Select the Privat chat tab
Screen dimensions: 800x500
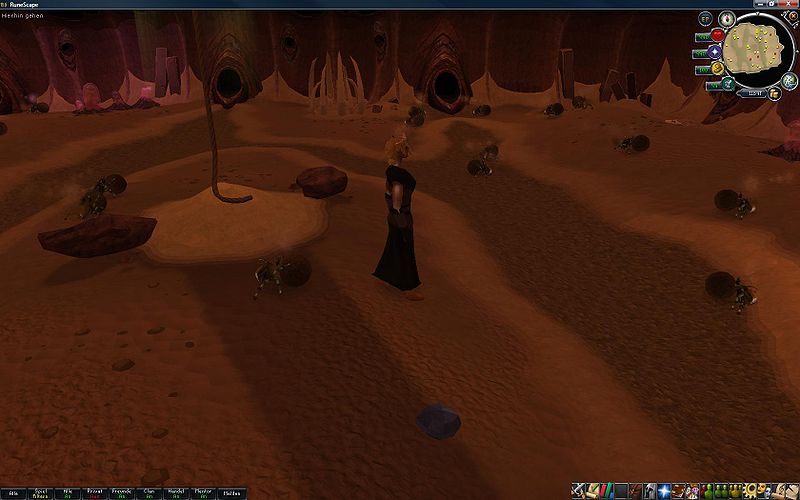(95, 492)
